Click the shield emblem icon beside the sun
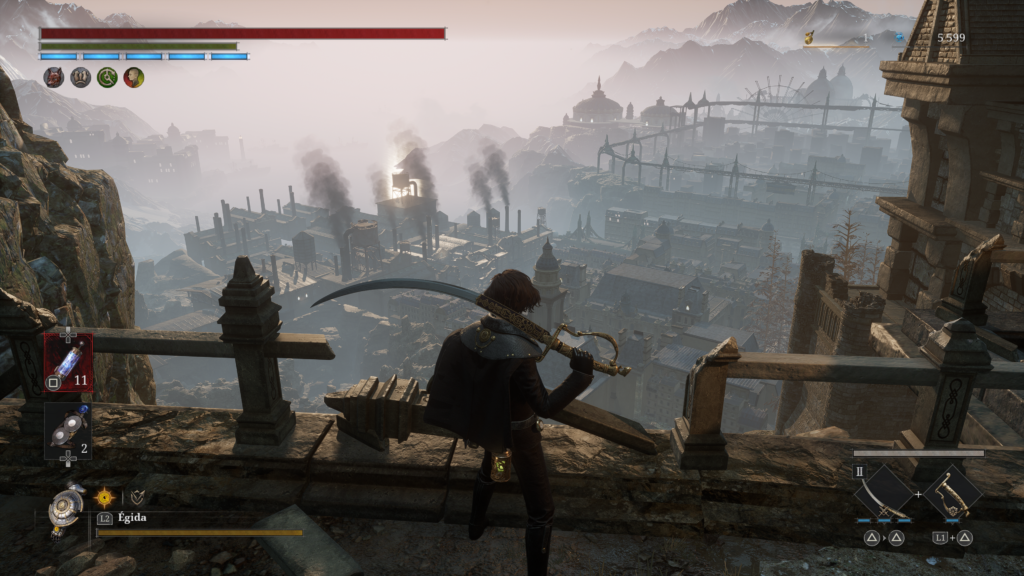Image resolution: width=1024 pixels, height=576 pixels. click(x=137, y=496)
